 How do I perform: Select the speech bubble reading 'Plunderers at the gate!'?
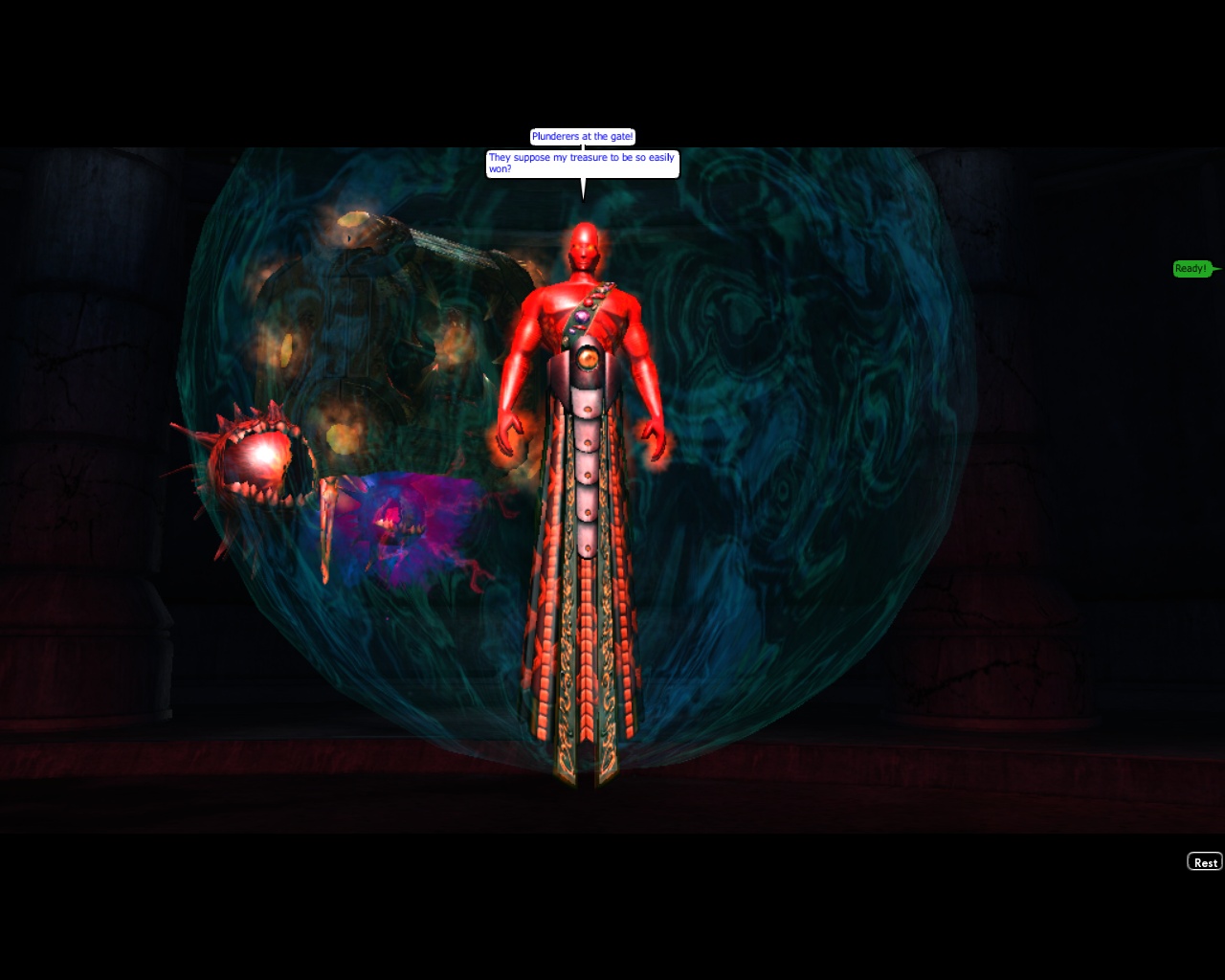pos(581,136)
